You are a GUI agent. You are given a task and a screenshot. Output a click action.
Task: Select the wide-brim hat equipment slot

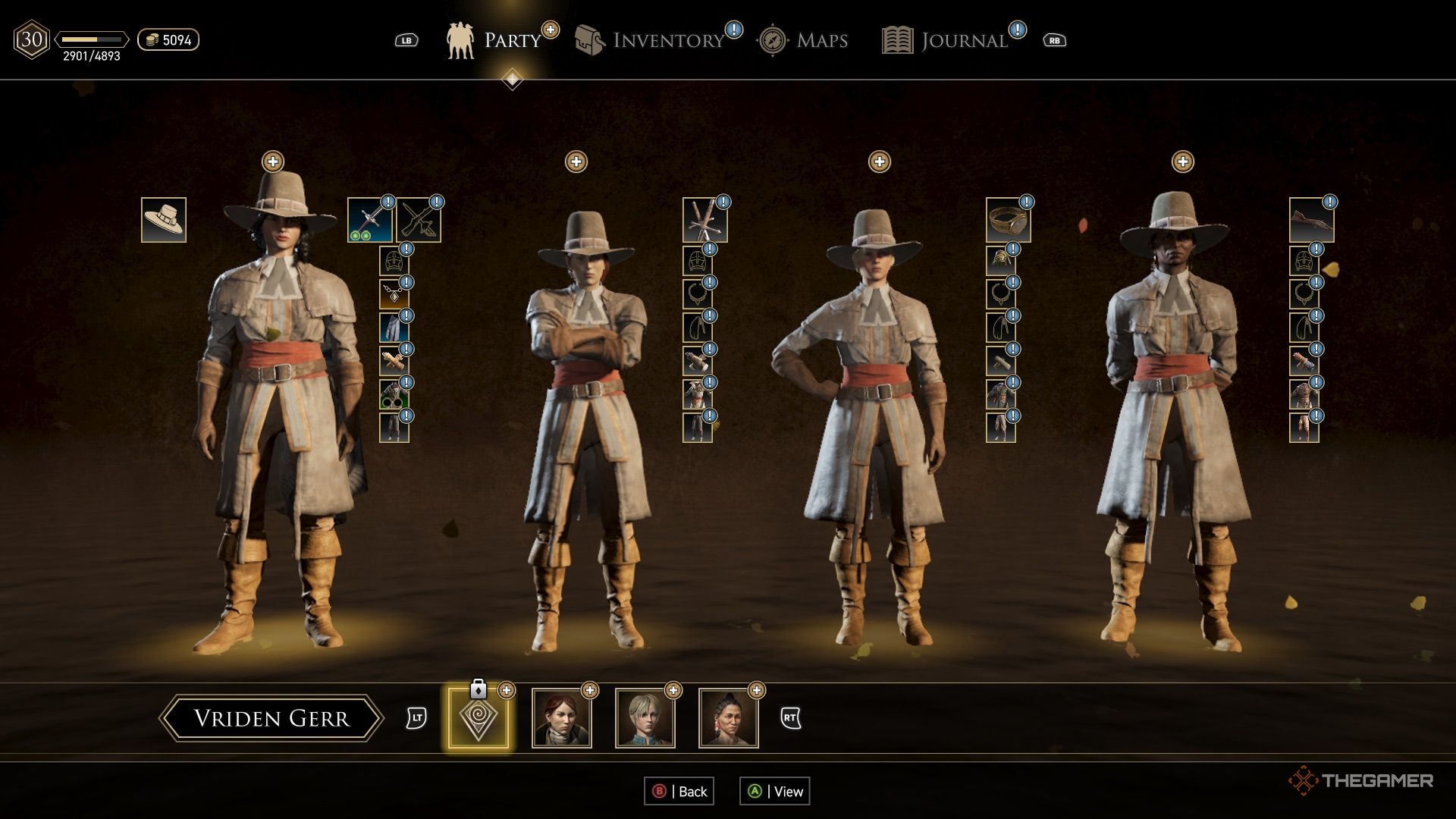pos(164,220)
